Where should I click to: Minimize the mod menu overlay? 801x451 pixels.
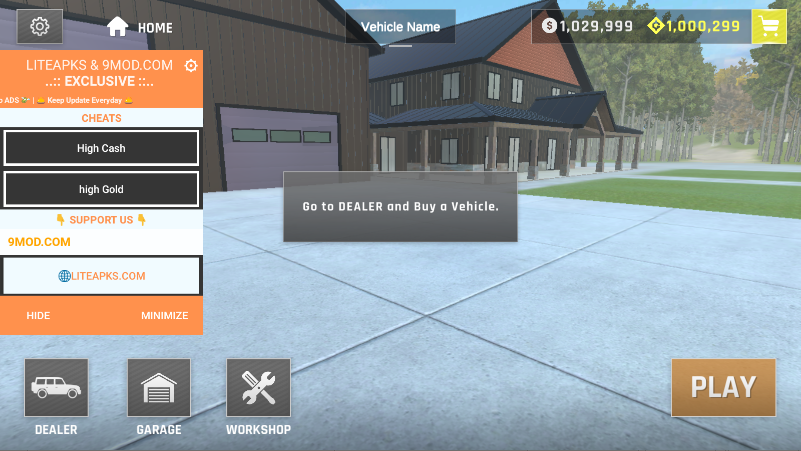click(164, 316)
